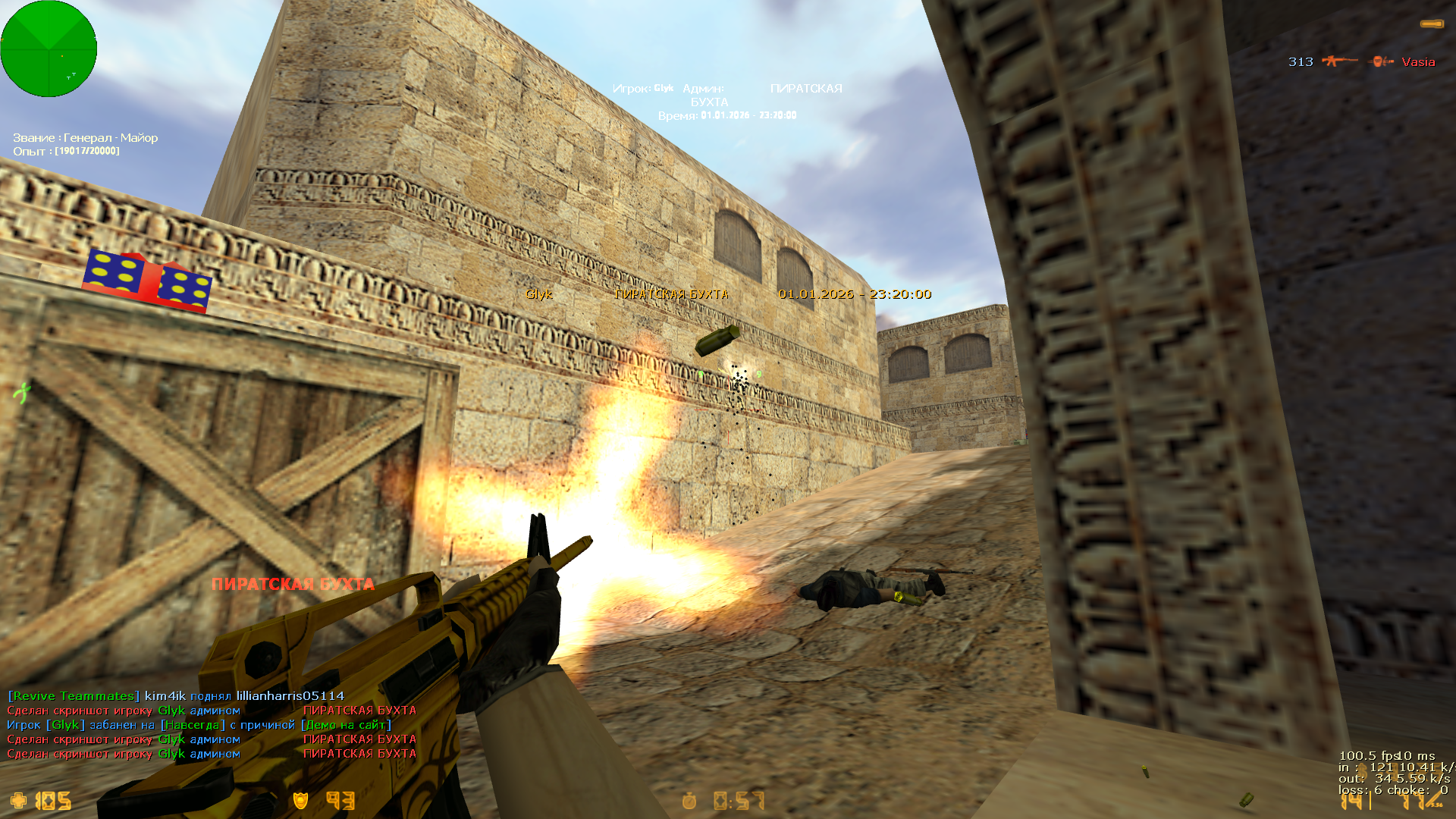Click the Glyk ban notice chat line

[199, 725]
